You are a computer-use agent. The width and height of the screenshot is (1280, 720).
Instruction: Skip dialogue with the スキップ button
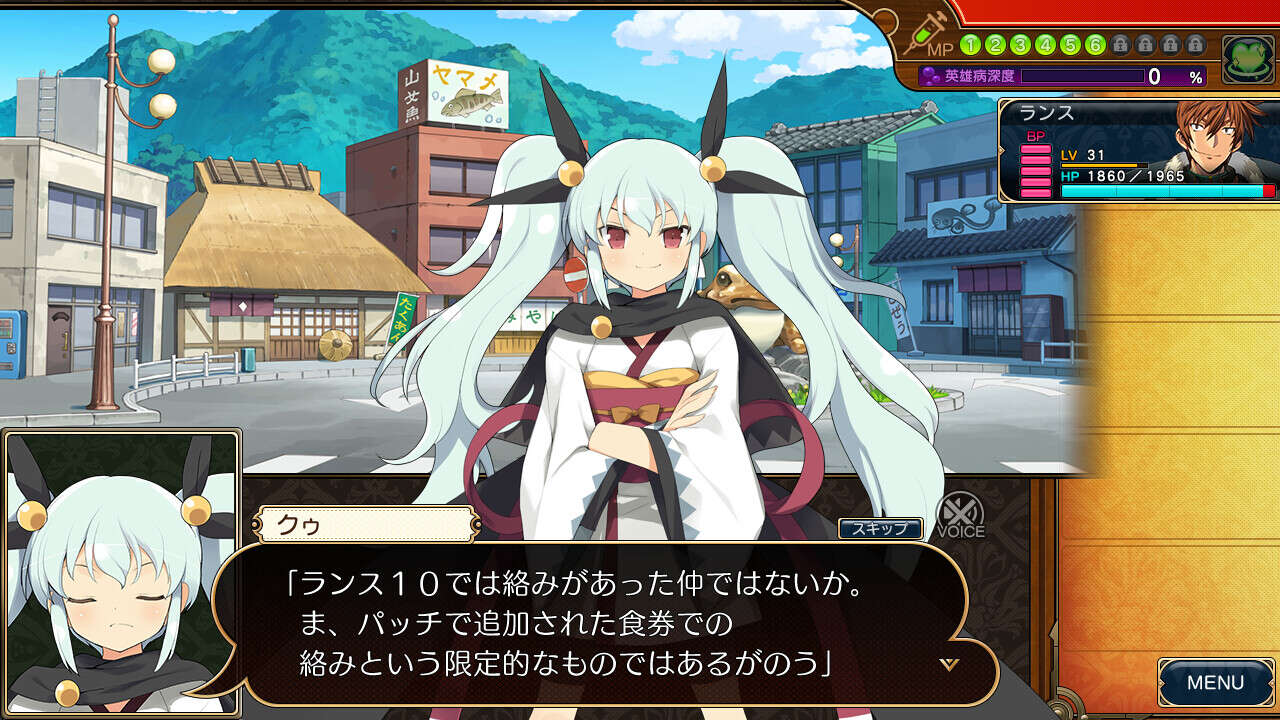880,528
